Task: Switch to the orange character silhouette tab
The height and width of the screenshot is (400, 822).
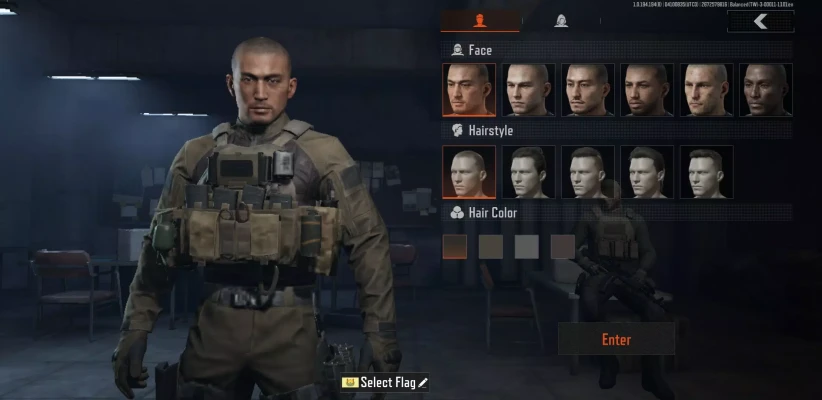Action: coord(480,21)
